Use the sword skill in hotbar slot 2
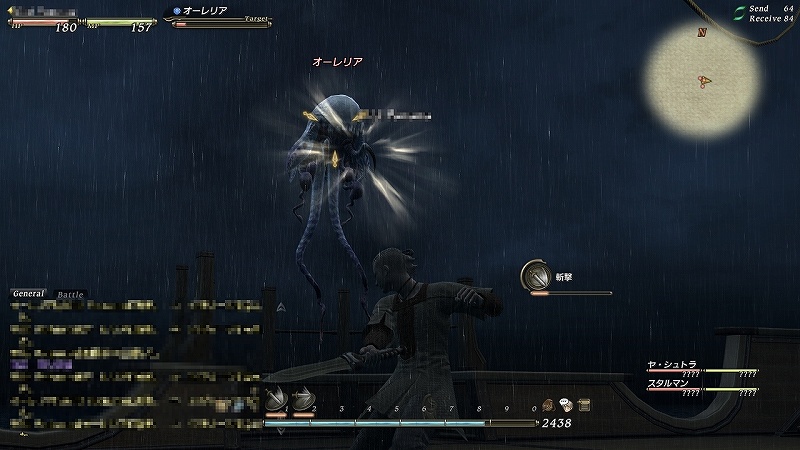The height and width of the screenshot is (450, 800). click(300, 400)
